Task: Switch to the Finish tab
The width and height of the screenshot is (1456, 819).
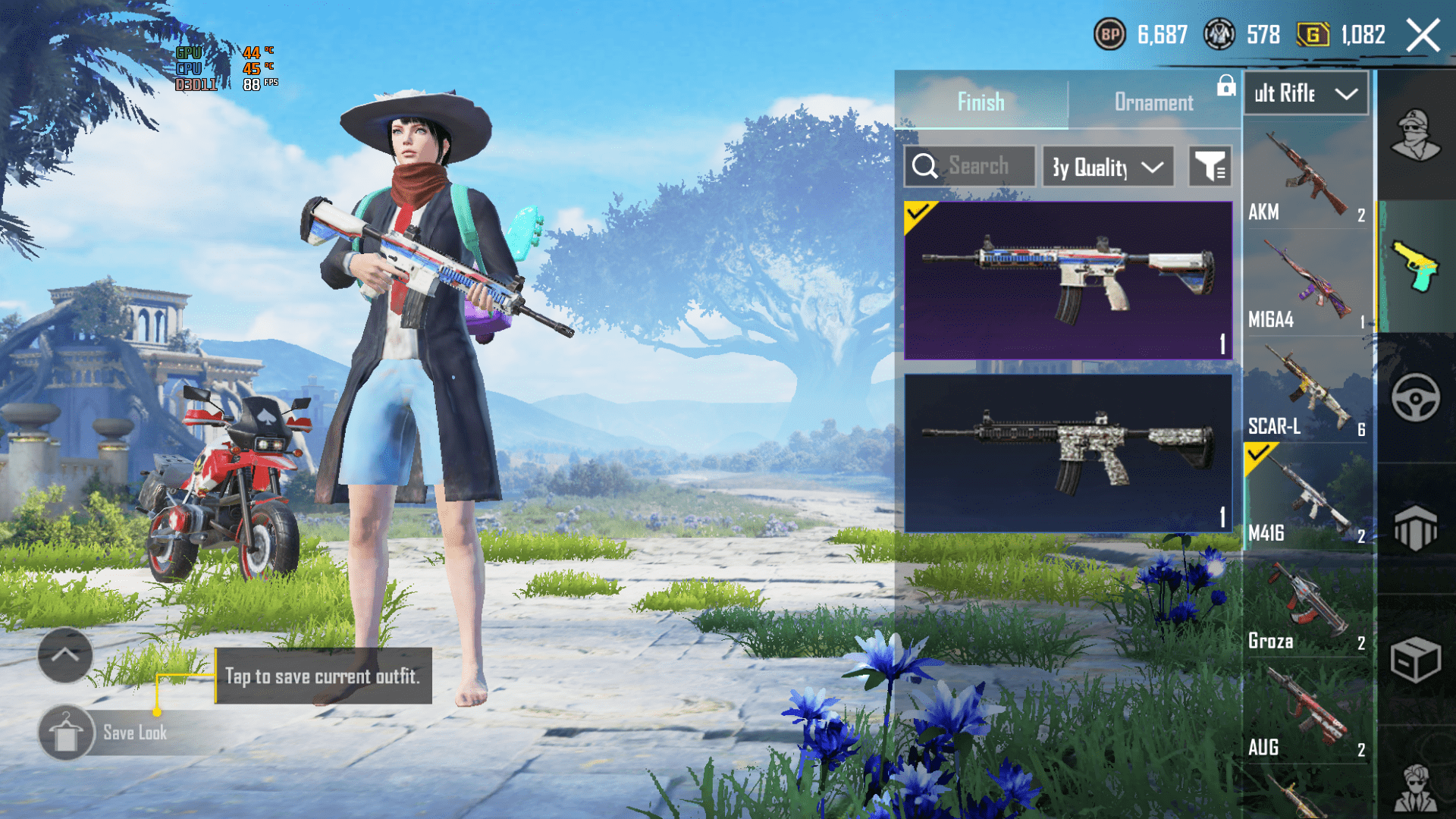Action: coord(981,102)
